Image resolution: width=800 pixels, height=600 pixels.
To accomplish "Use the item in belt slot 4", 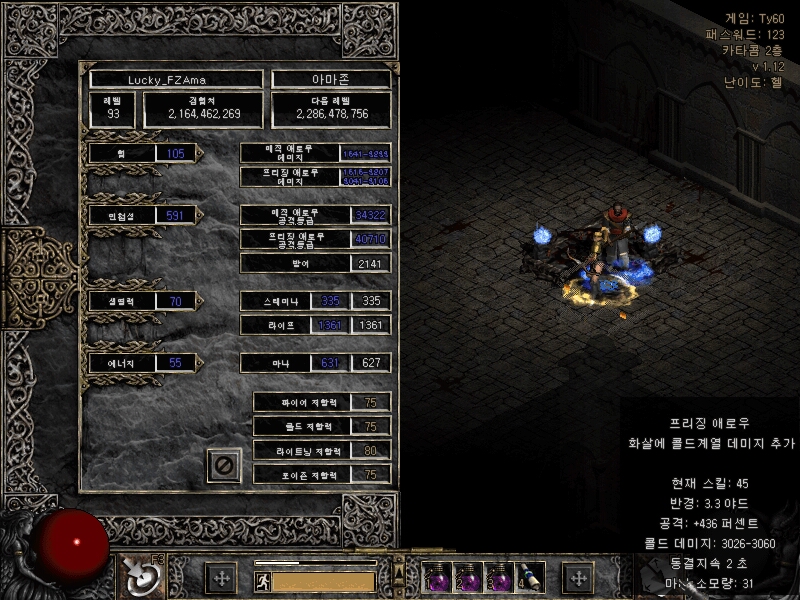I will pos(529,577).
